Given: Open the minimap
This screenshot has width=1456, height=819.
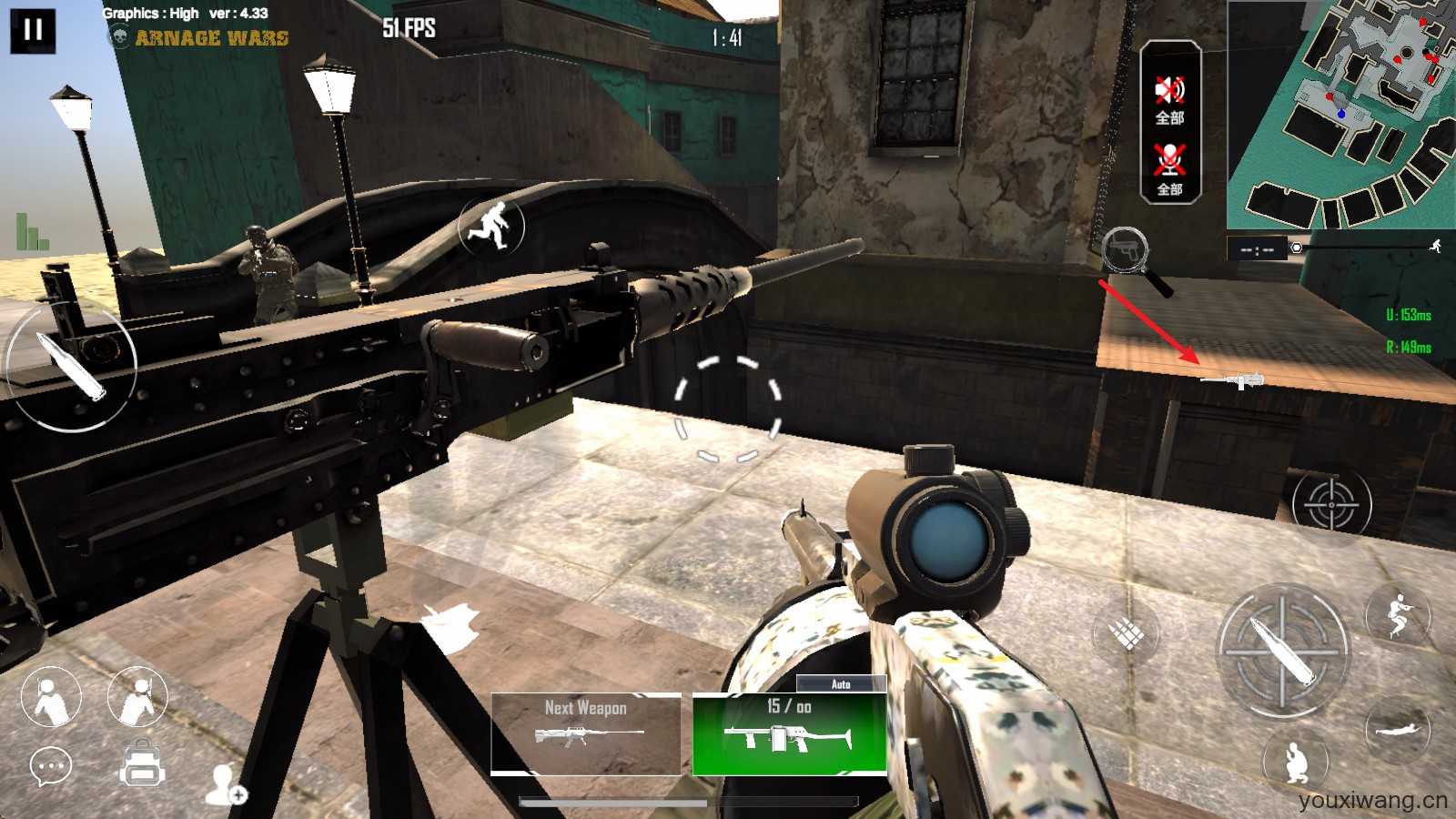Looking at the screenshot, I should 1340,114.
